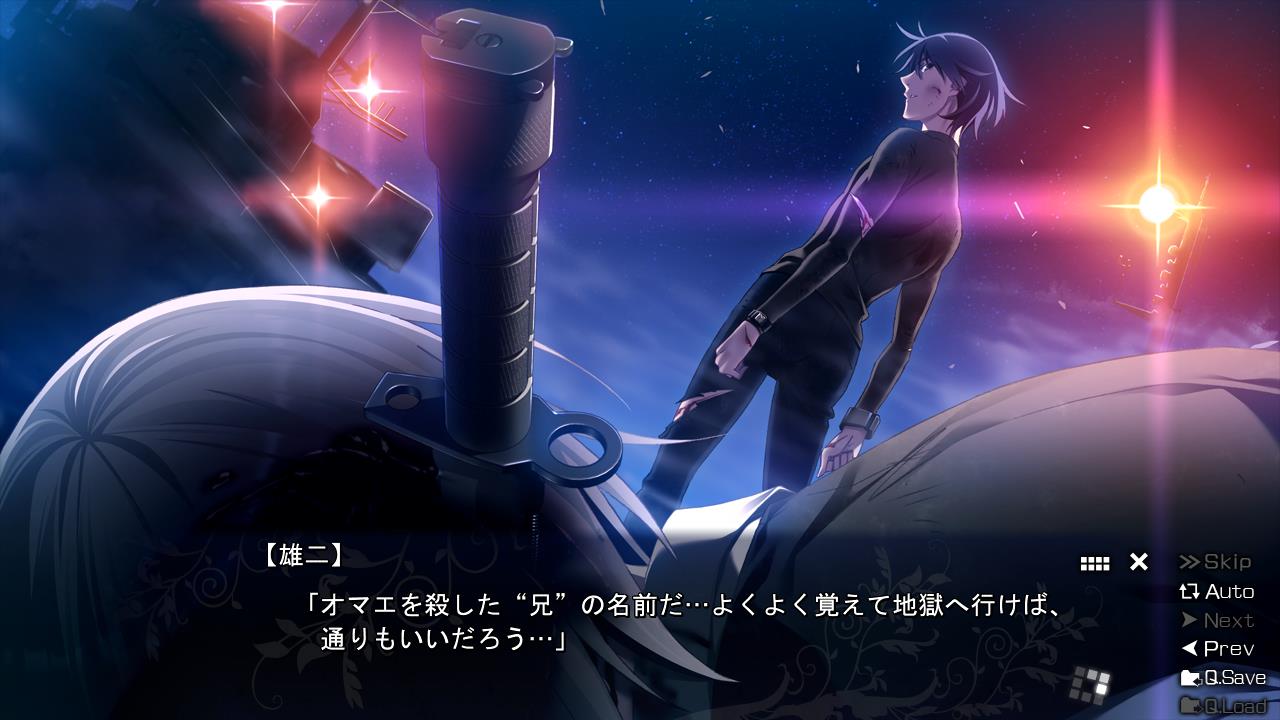
Task: Go to the Next line
Action: [1216, 620]
